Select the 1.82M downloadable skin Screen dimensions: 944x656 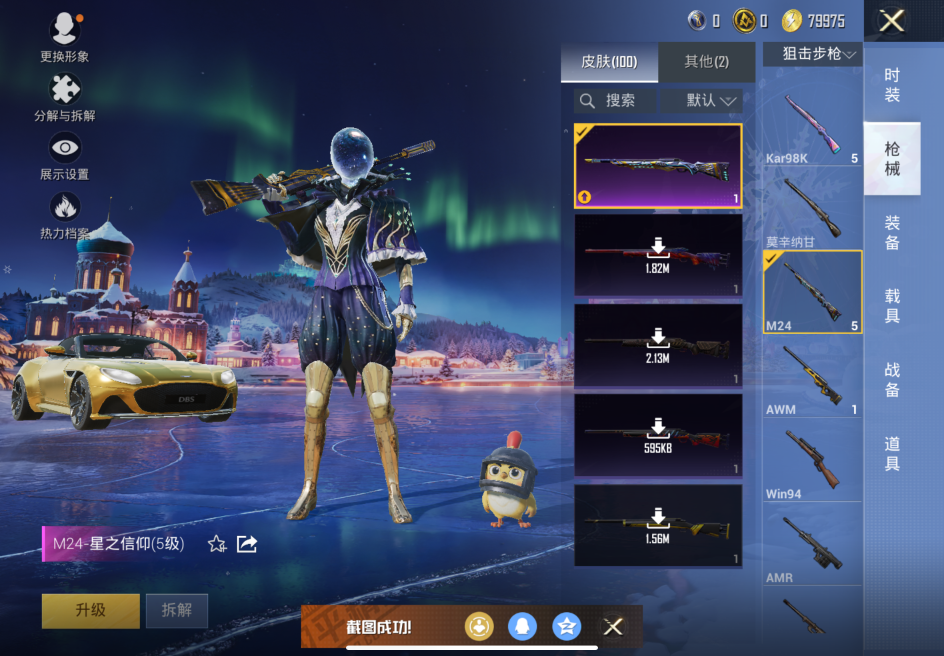[x=657, y=256]
